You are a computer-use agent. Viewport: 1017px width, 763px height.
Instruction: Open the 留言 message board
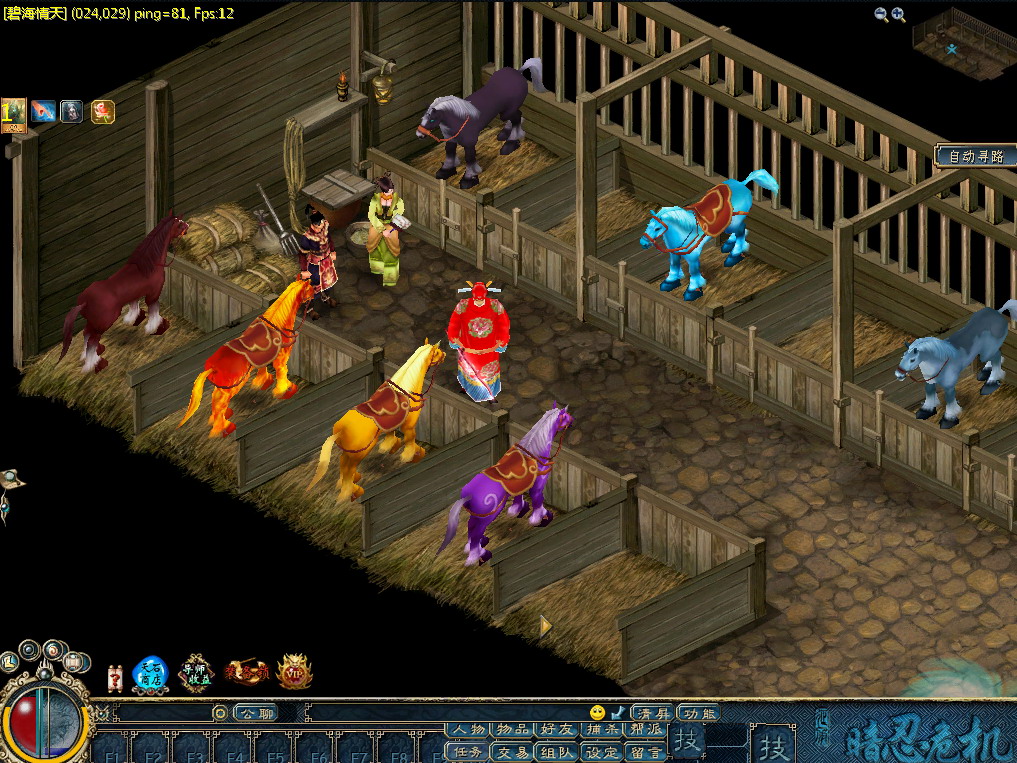pyautogui.click(x=645, y=752)
